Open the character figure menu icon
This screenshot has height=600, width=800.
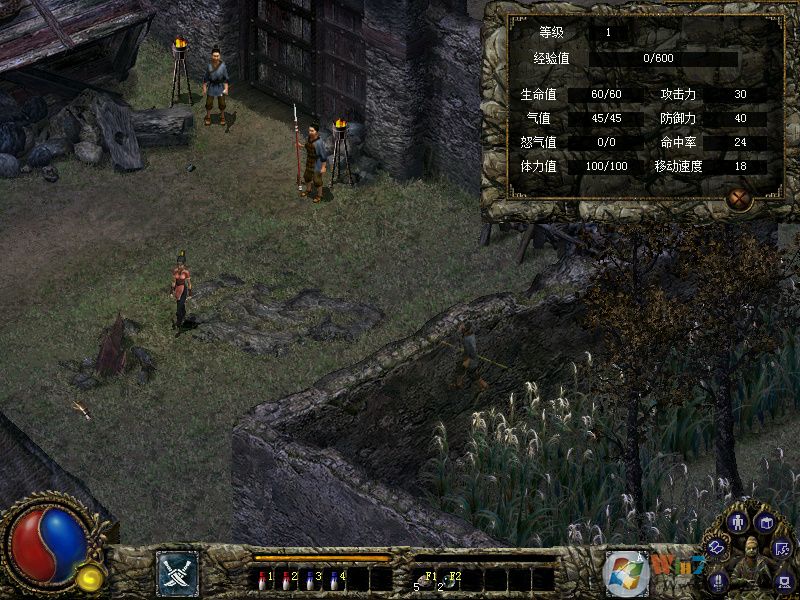point(739,521)
